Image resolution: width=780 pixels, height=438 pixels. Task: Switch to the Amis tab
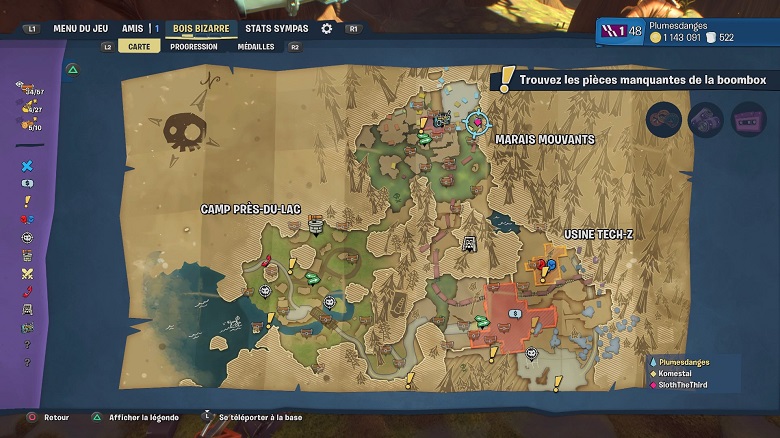(132, 29)
